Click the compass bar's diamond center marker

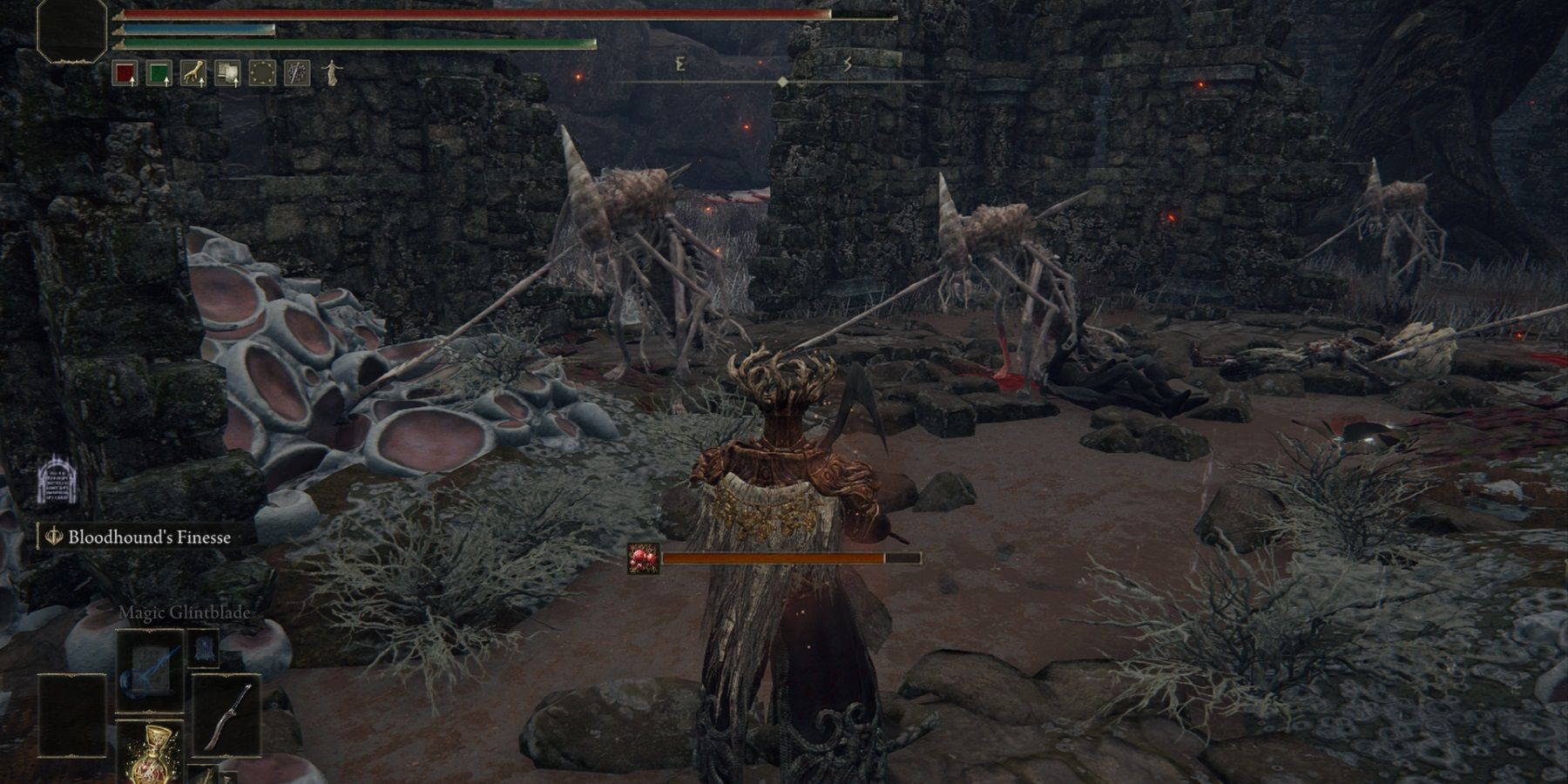point(782,82)
